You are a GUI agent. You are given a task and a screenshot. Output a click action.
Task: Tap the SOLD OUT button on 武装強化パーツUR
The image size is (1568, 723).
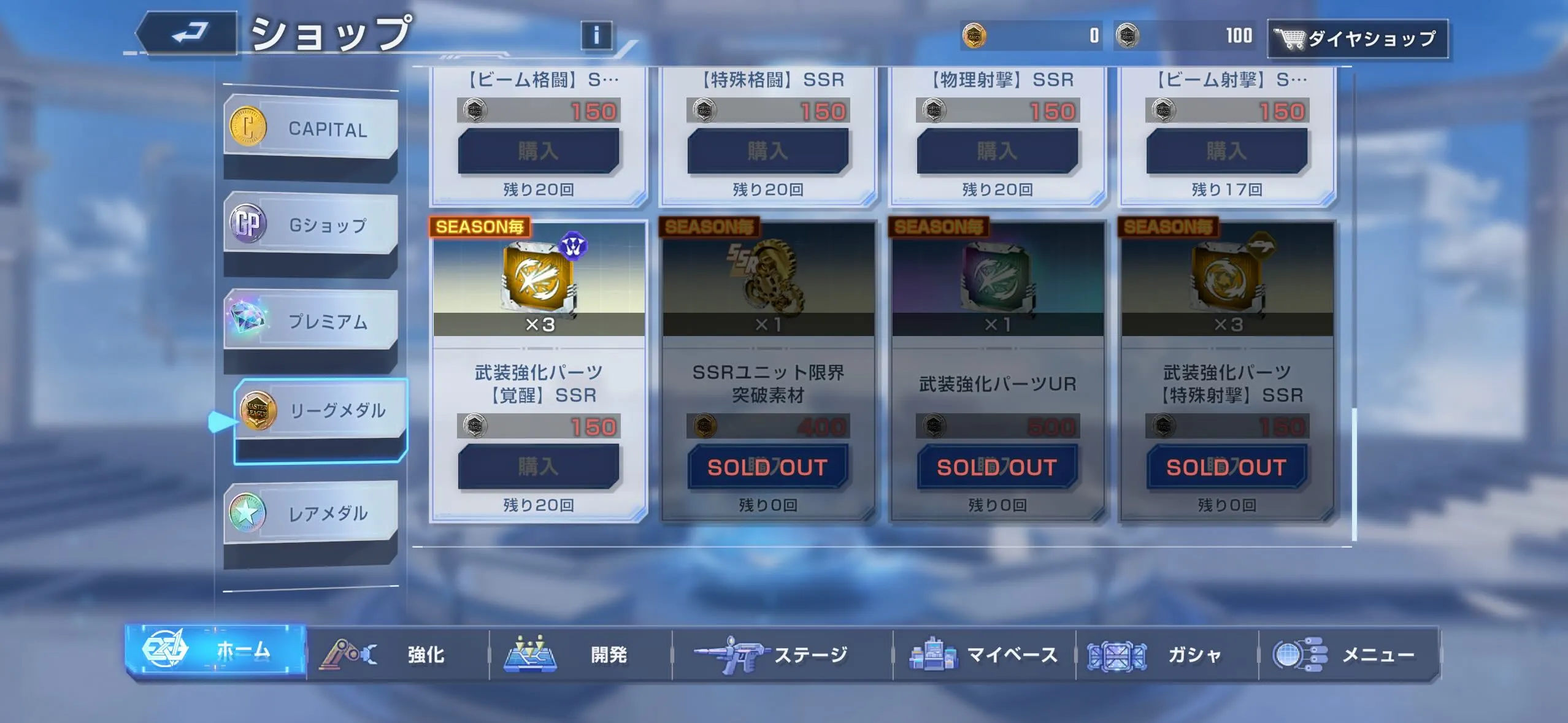999,467
